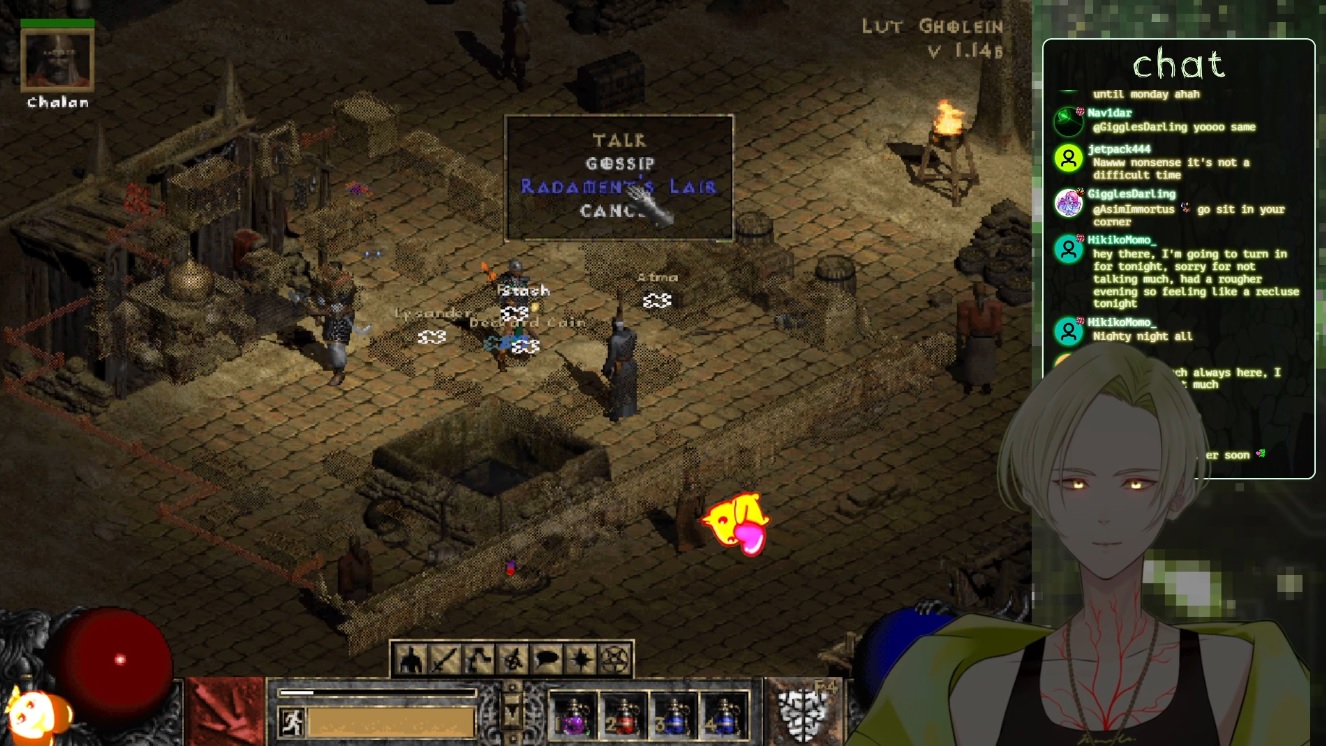Screen dimensions: 1326x746
Task: Open game menu via pentagram icon
Action: tap(615, 660)
